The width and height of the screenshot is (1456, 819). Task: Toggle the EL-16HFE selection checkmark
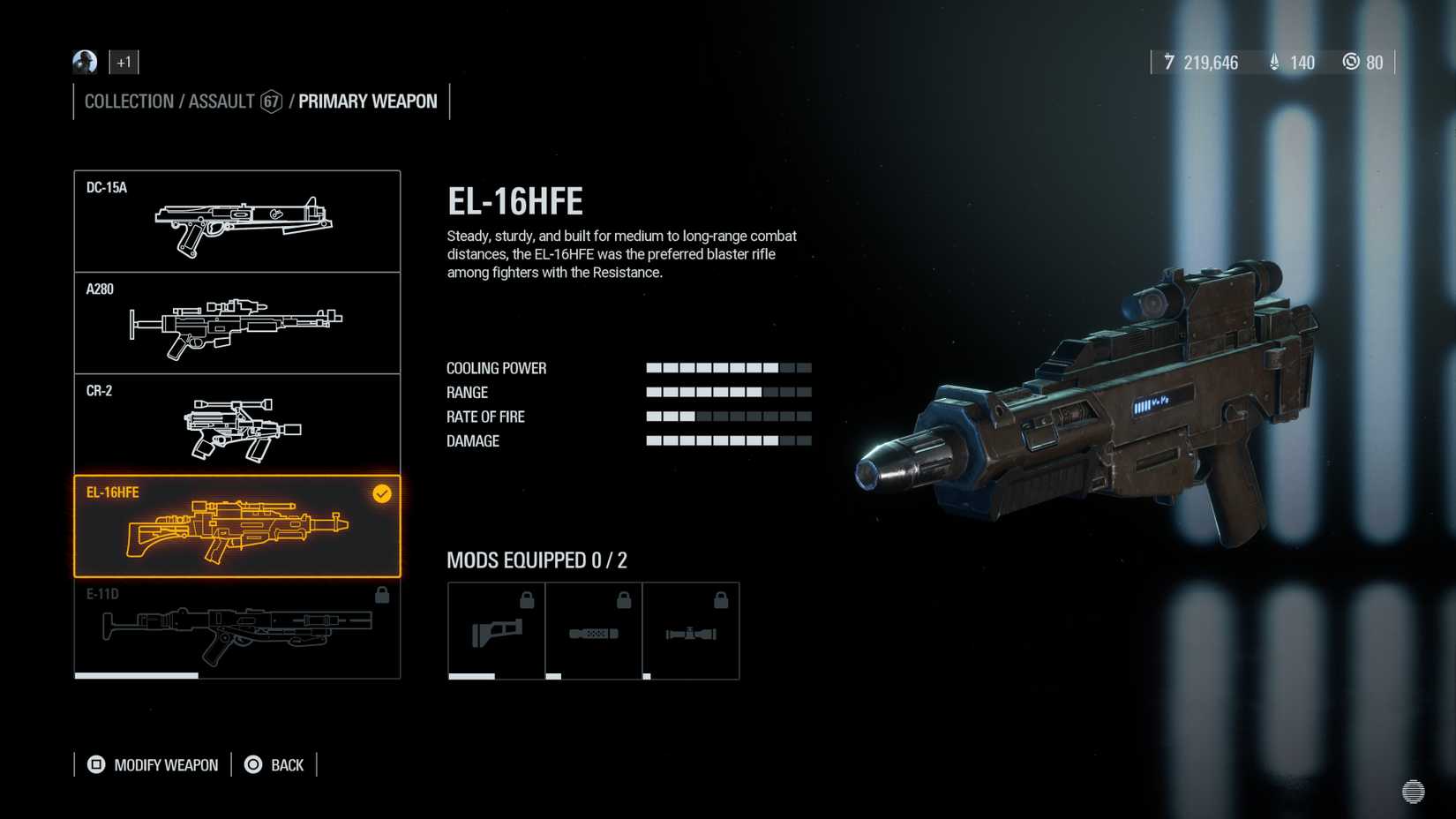point(380,493)
